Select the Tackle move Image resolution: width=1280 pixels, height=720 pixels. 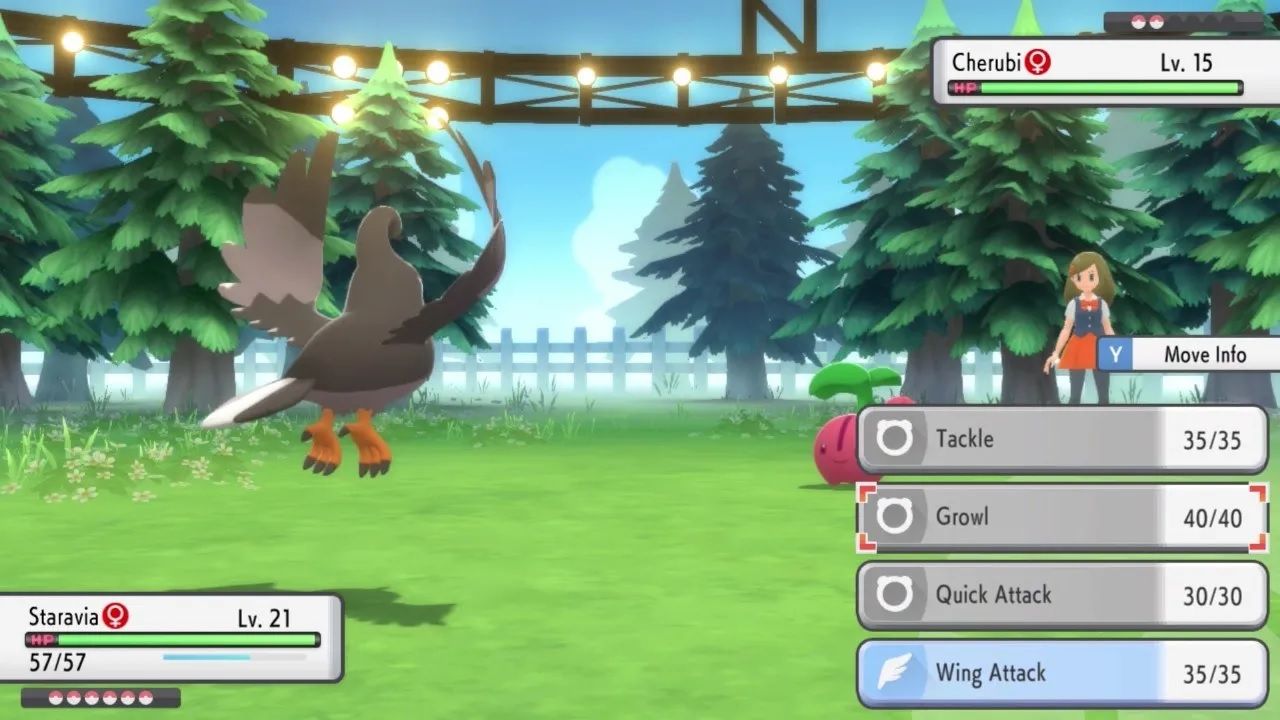[x=1062, y=439]
